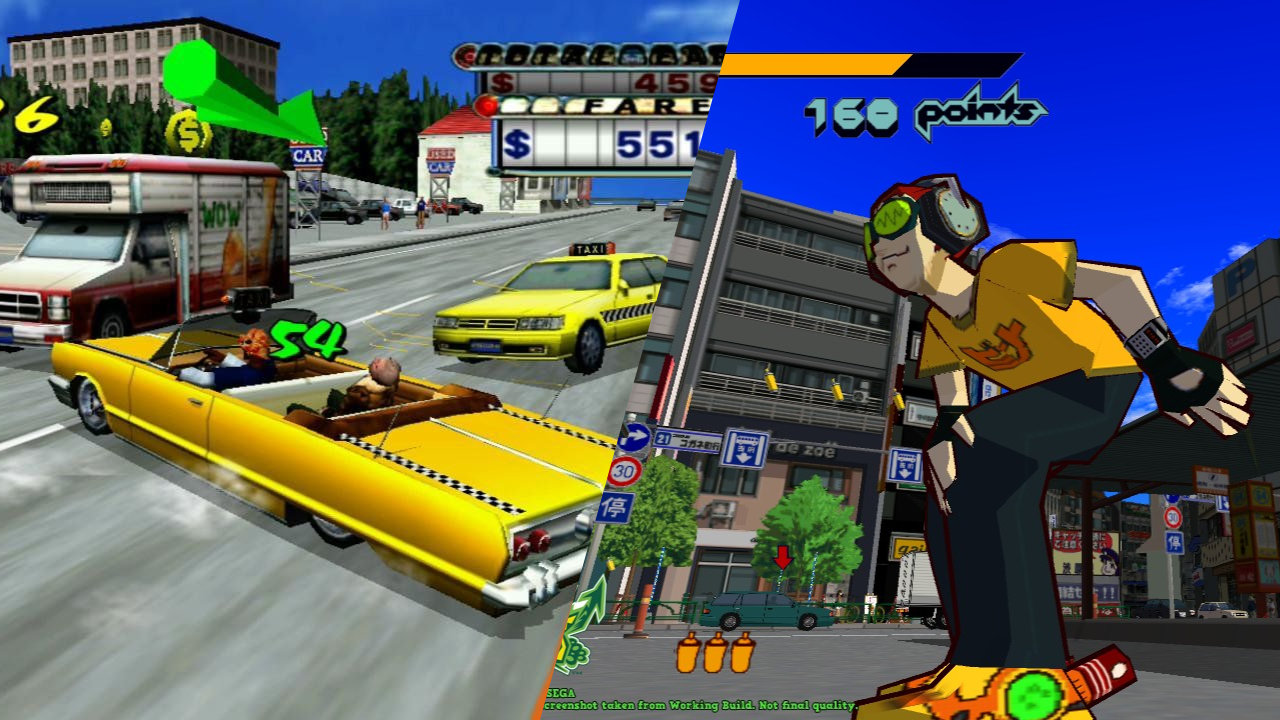Expand the route 21 コガネ町行 street sign

click(689, 440)
